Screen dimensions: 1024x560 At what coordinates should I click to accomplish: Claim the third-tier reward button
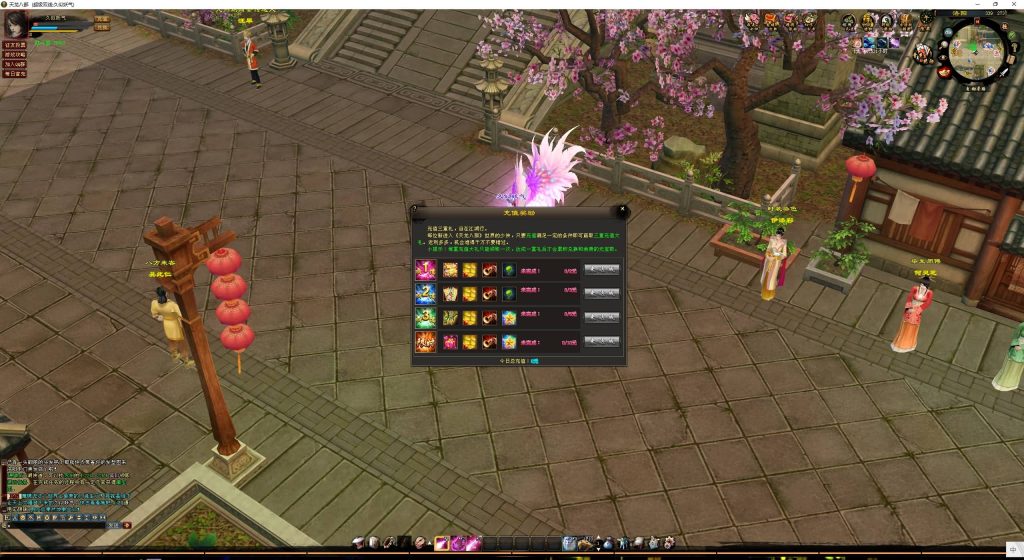point(601,317)
